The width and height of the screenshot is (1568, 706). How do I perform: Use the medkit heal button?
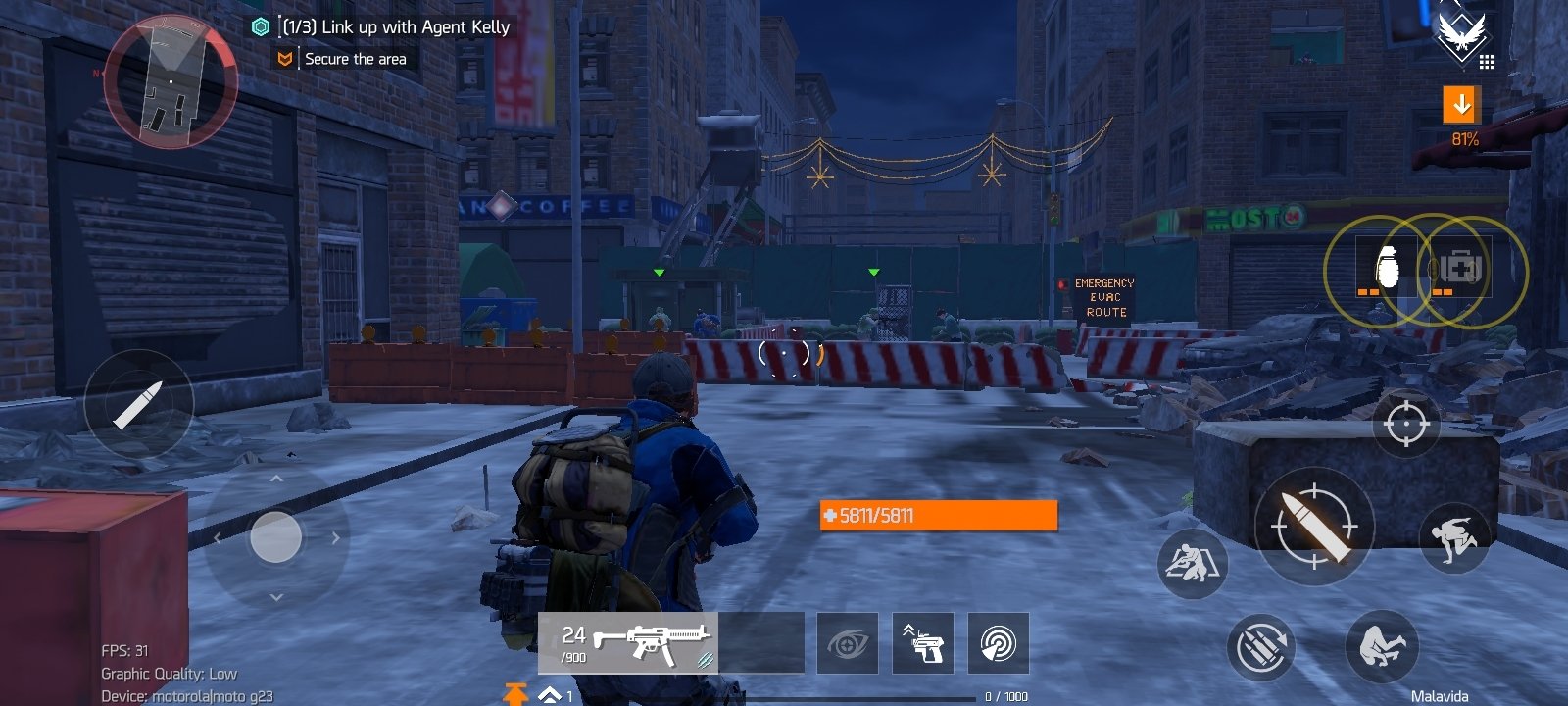coord(1461,270)
